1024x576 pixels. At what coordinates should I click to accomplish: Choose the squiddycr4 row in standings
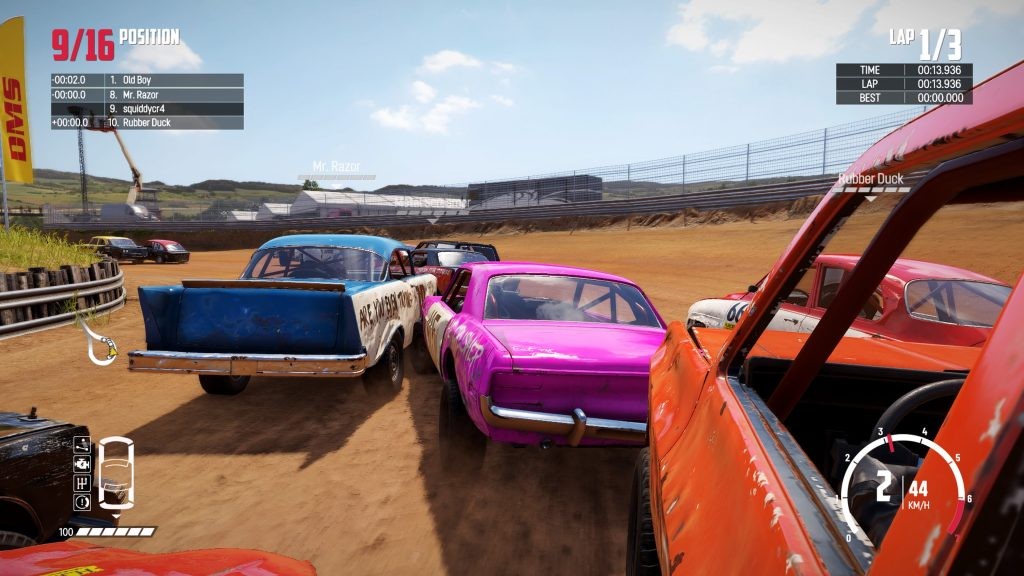[x=147, y=108]
